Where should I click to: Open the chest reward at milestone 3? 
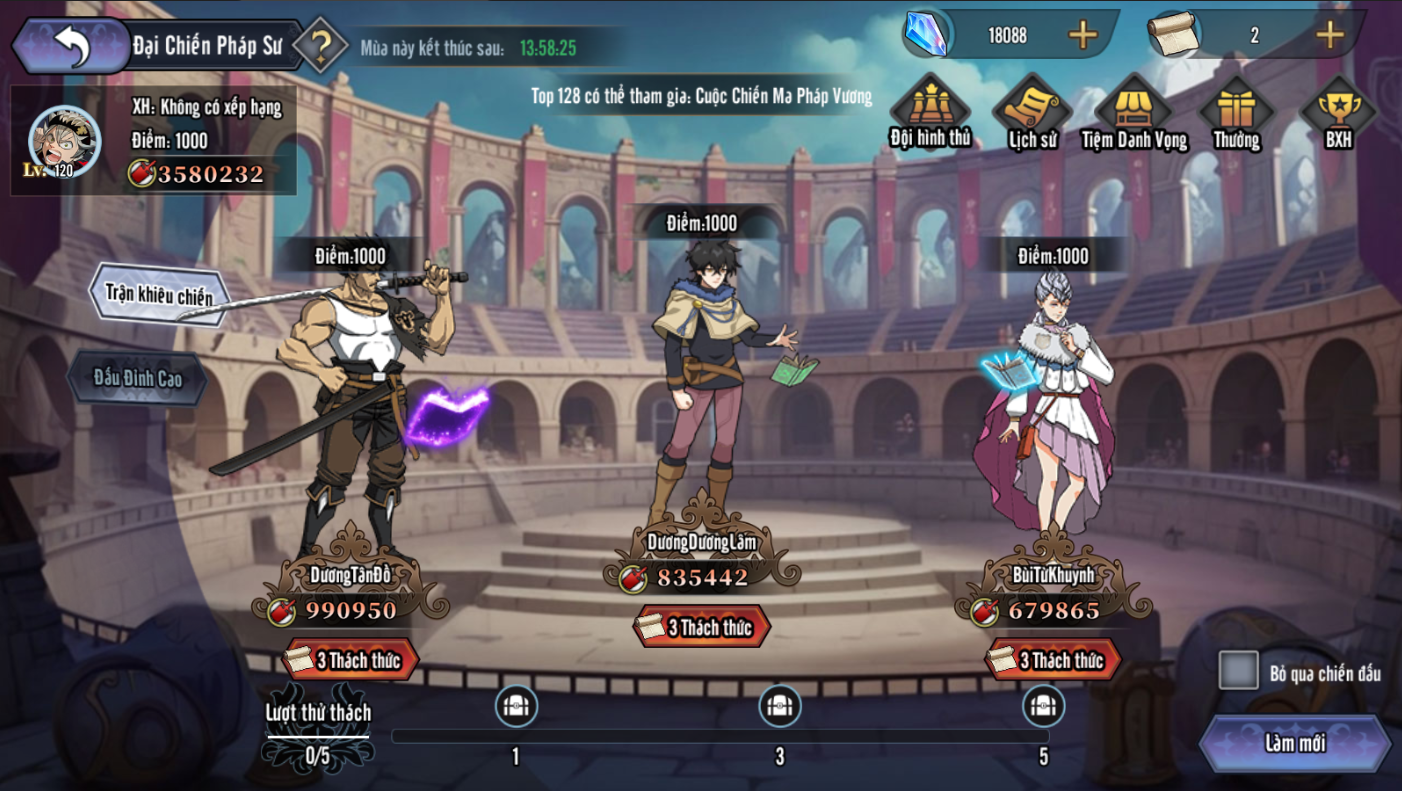(780, 706)
